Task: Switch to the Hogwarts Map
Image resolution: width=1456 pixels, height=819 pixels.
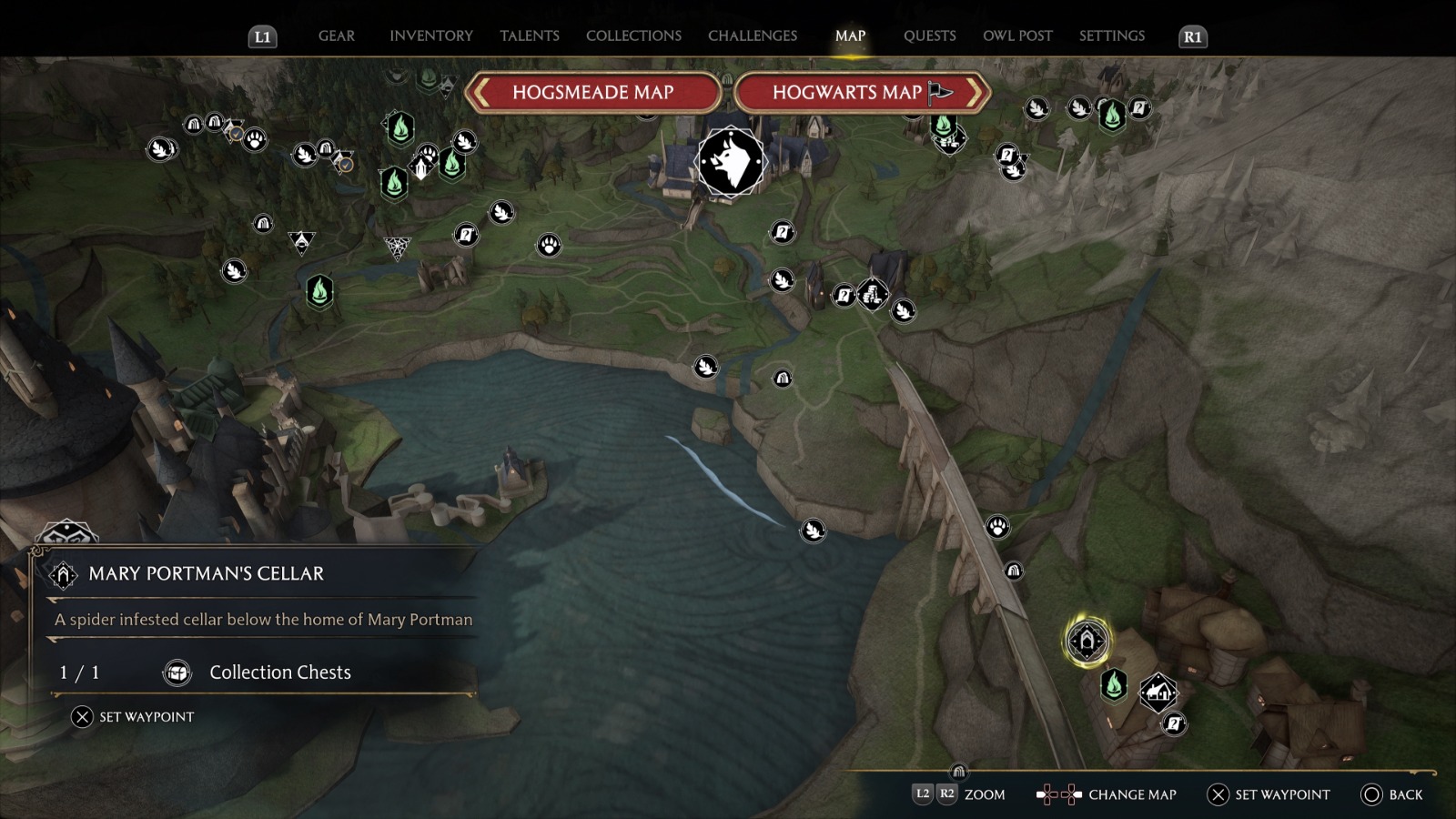Action: pyautogui.click(x=861, y=93)
